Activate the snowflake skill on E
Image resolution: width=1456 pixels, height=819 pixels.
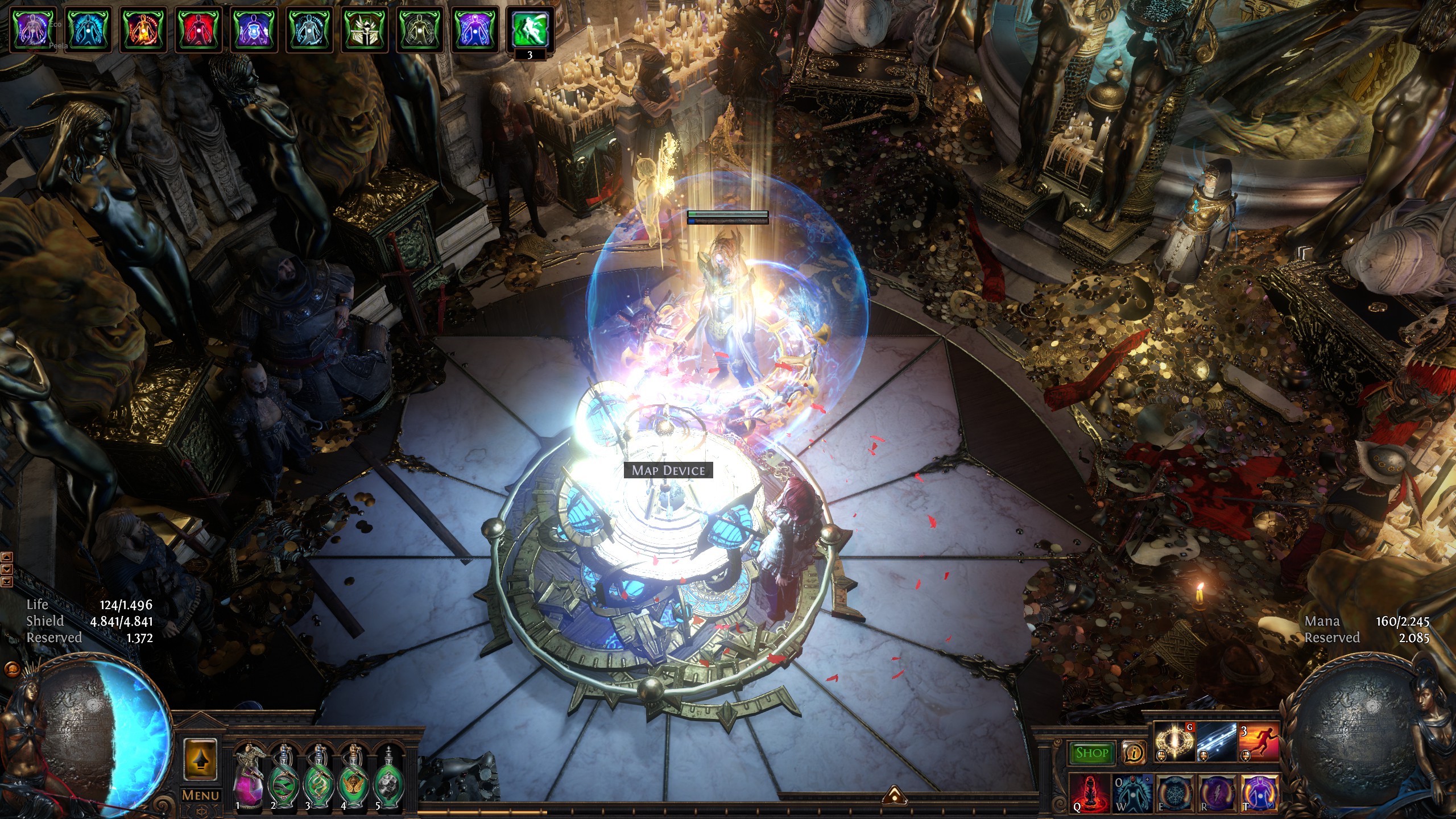(x=1174, y=792)
